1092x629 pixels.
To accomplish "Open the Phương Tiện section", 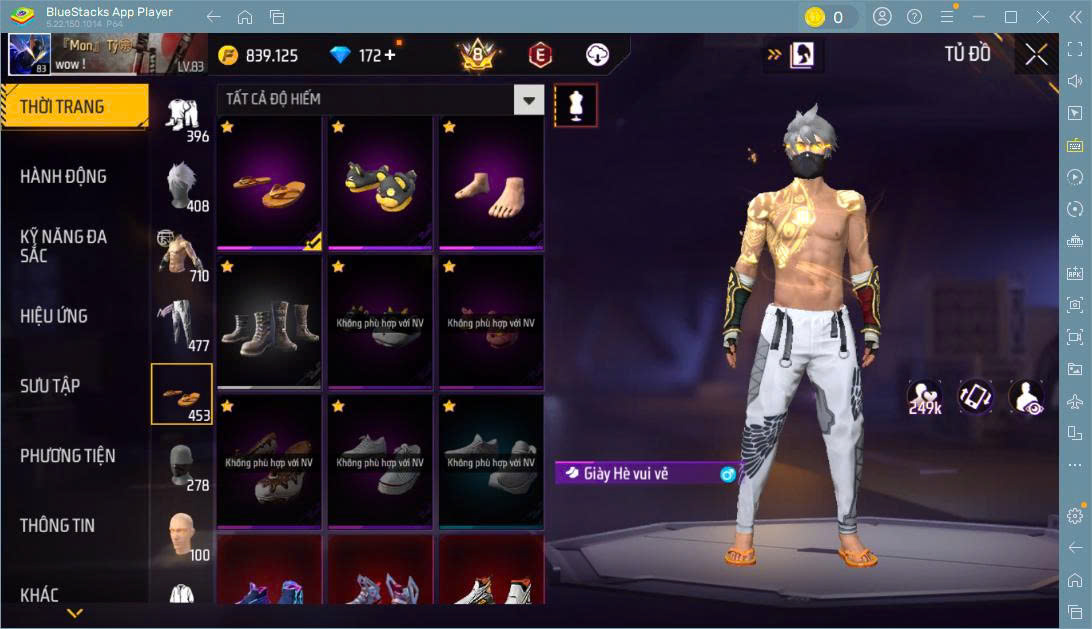I will [x=67, y=456].
